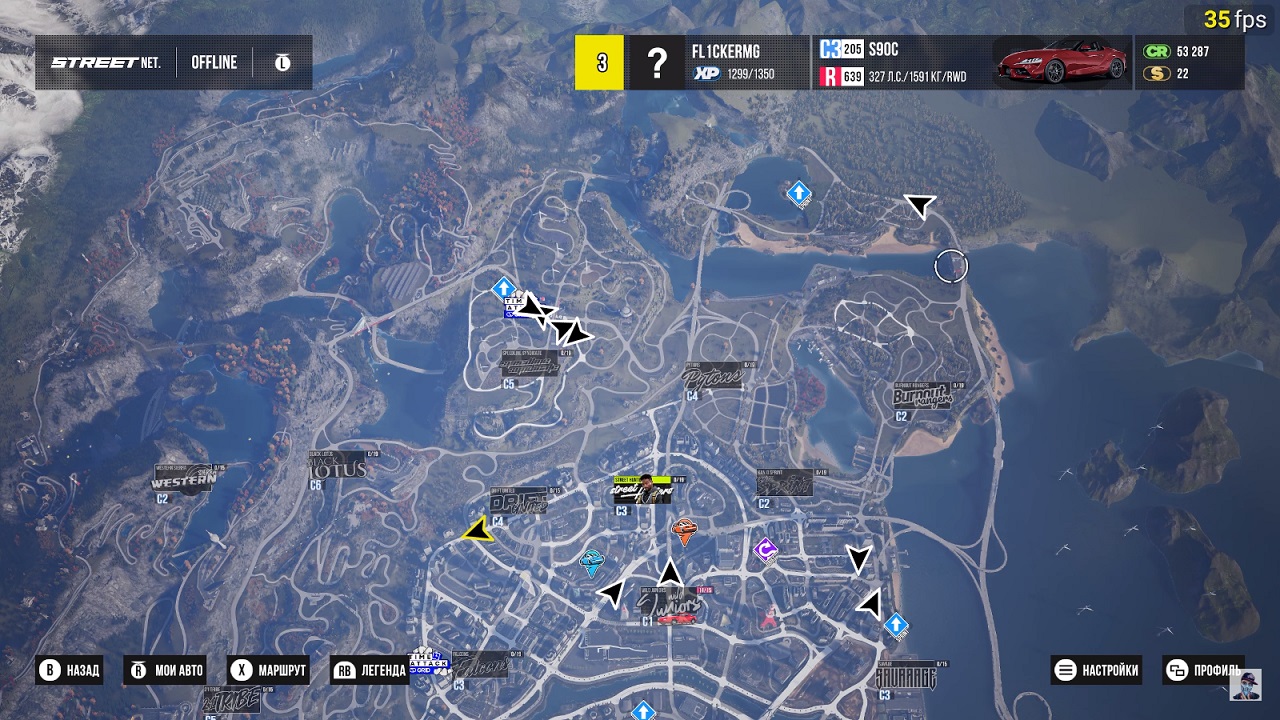Choose the Маршрут route option

point(268,670)
